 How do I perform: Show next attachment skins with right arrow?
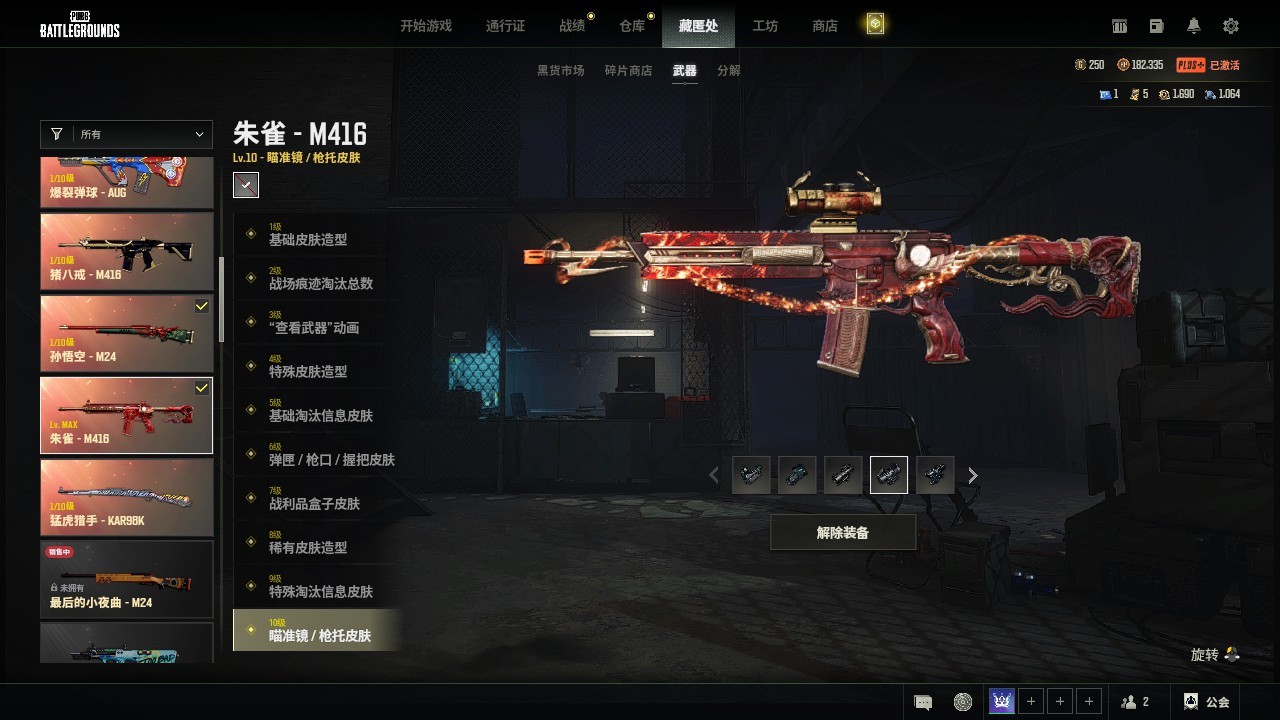click(973, 476)
